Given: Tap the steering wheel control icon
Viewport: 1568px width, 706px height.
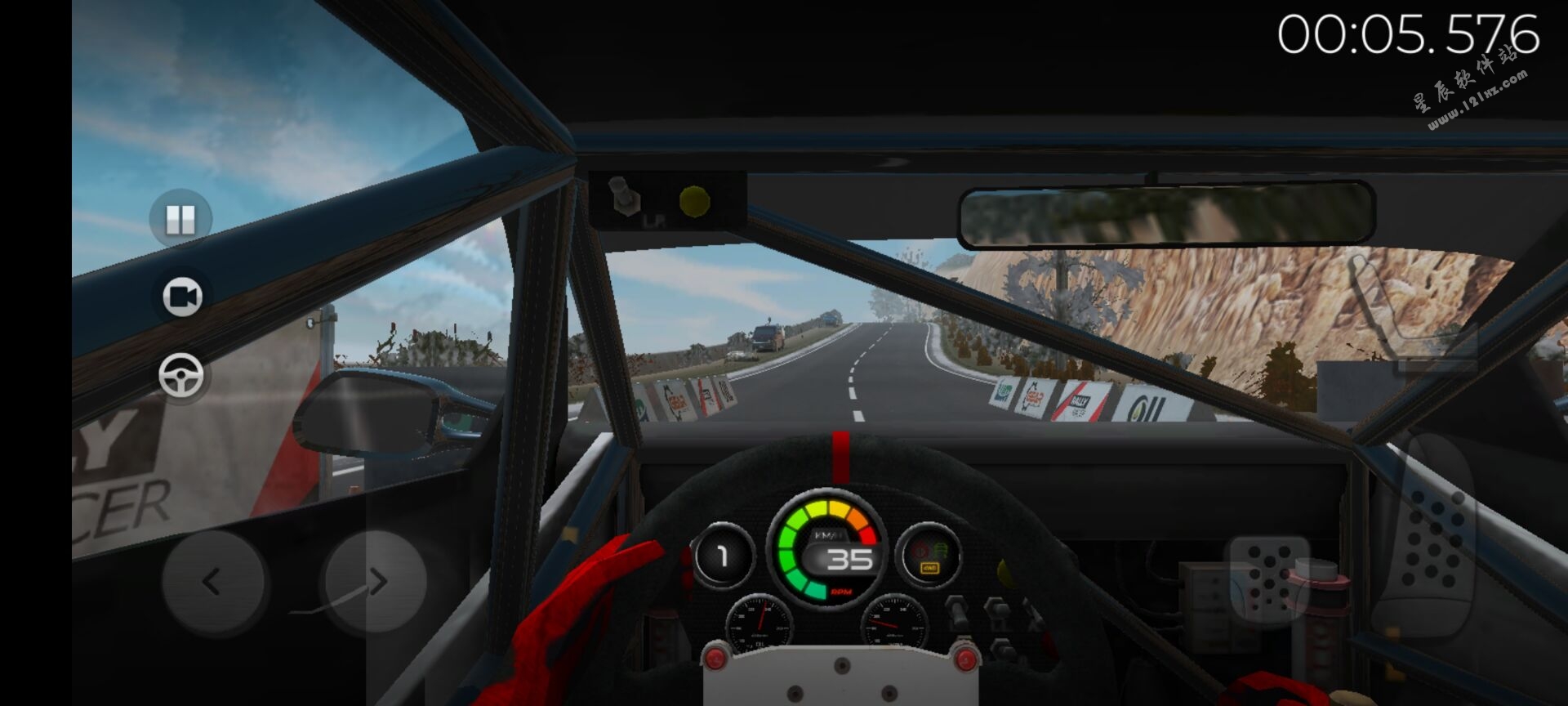Looking at the screenshot, I should (181, 376).
